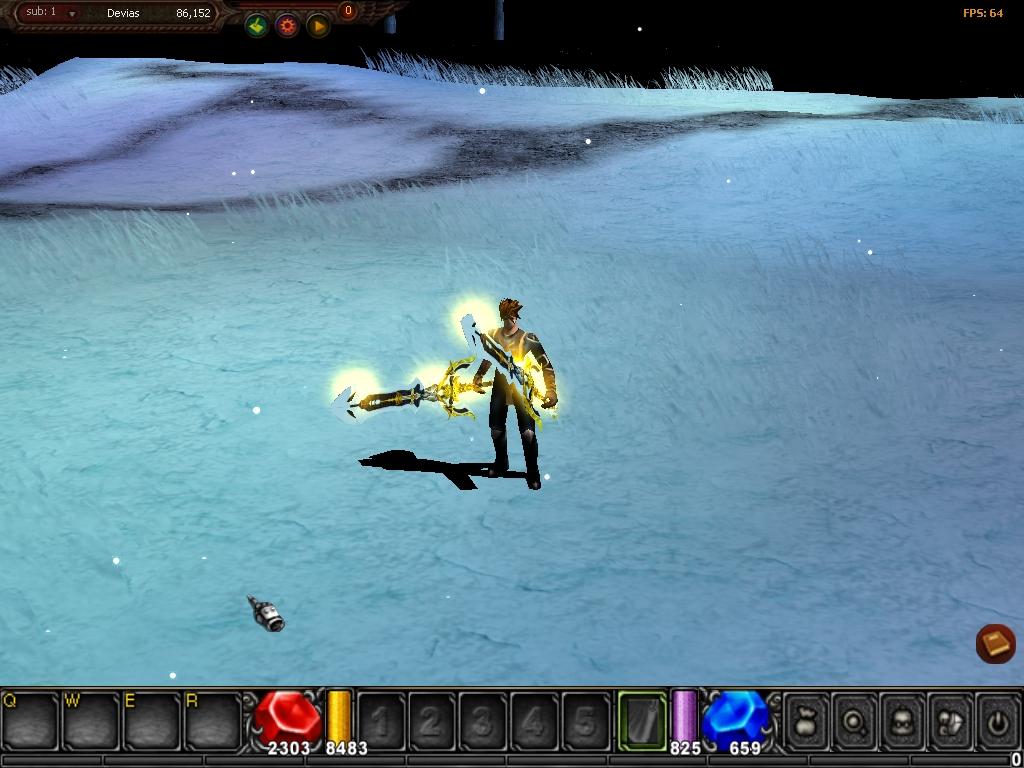Screen dimensions: 1024x768
Task: Open the sub server dropdown
Action: tap(72, 15)
